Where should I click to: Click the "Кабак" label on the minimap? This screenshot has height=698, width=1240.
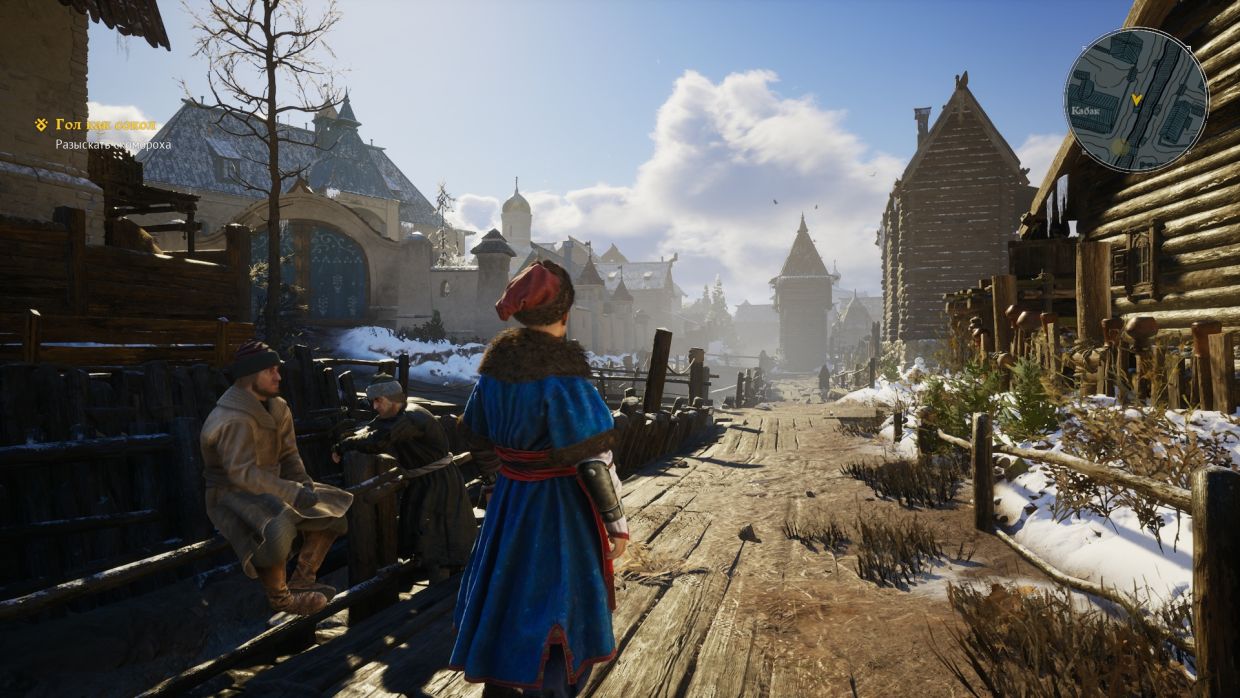pyautogui.click(x=1085, y=111)
